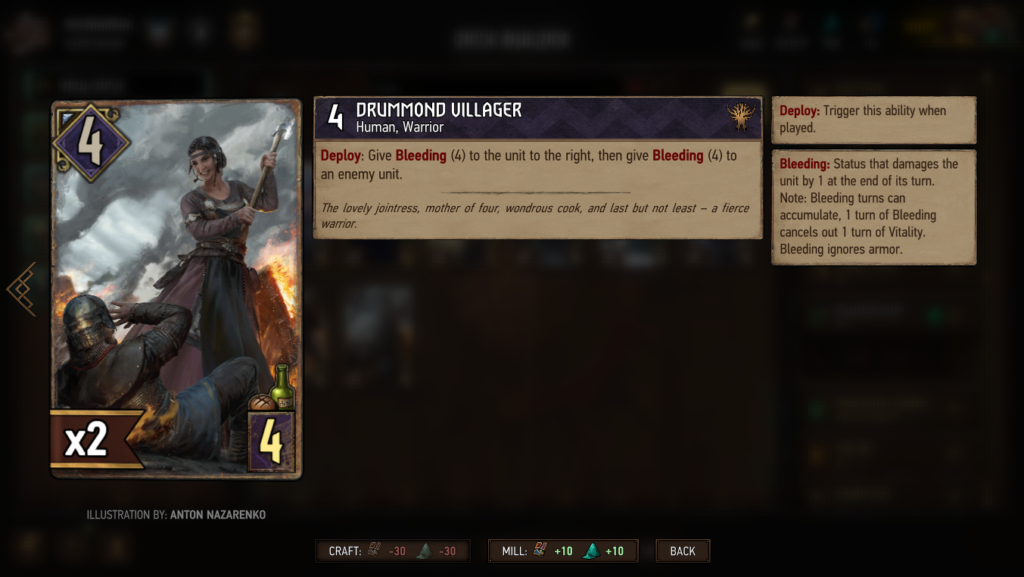Craft the Drummond Villager card
Viewport: 1024px width, 577px height.
[392, 551]
